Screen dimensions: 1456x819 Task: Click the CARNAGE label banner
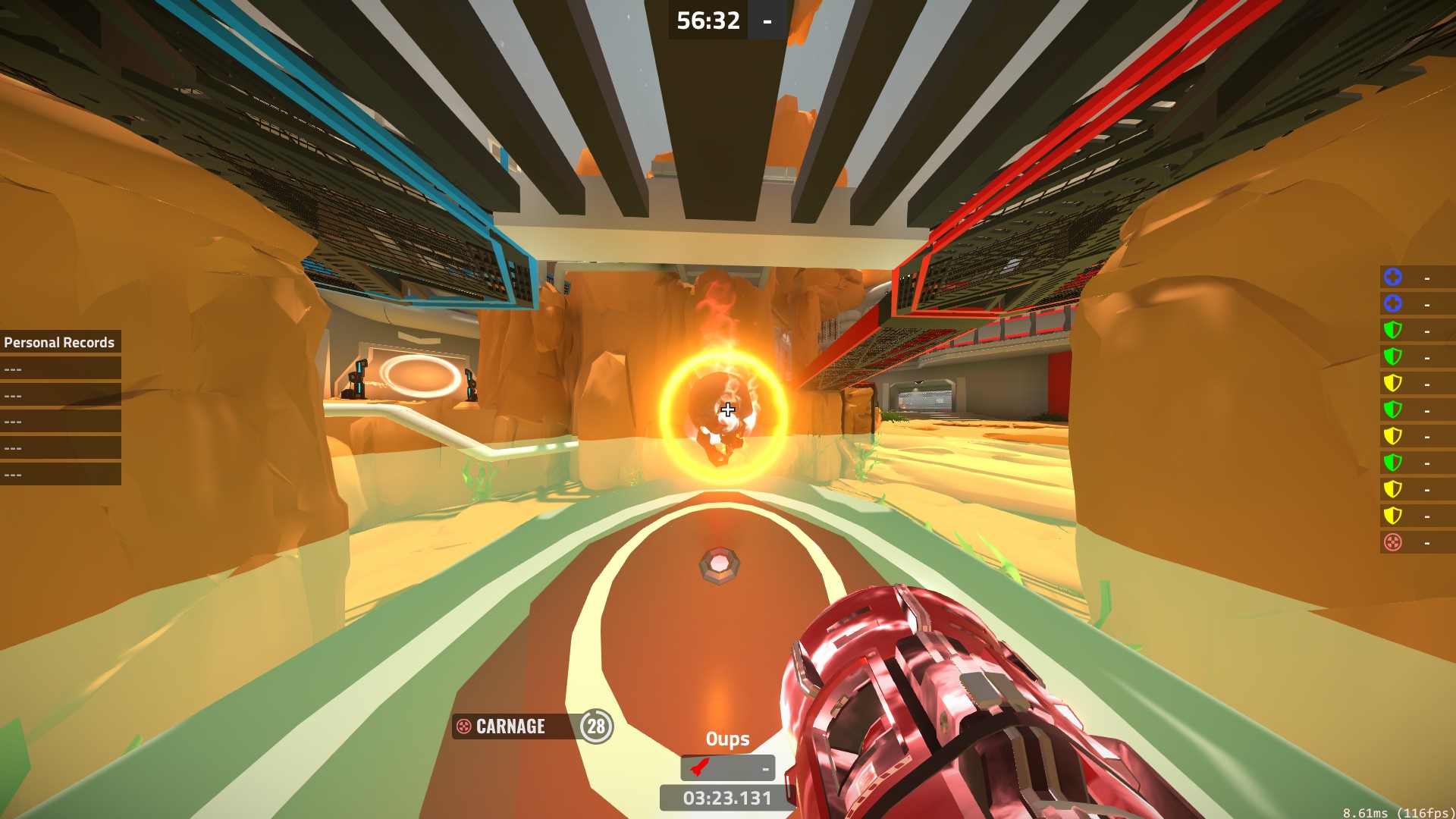click(x=510, y=727)
